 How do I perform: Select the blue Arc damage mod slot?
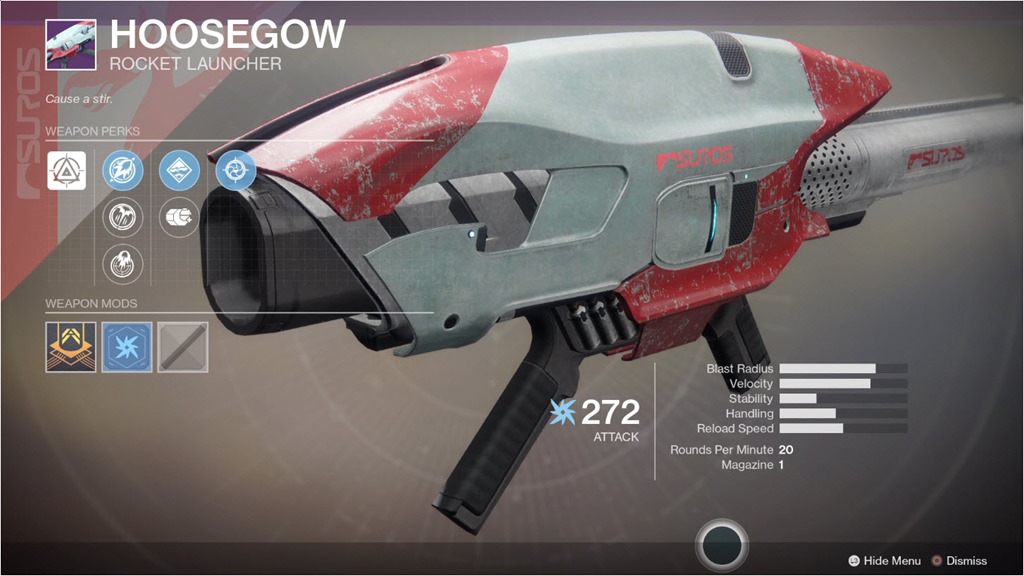[127, 346]
